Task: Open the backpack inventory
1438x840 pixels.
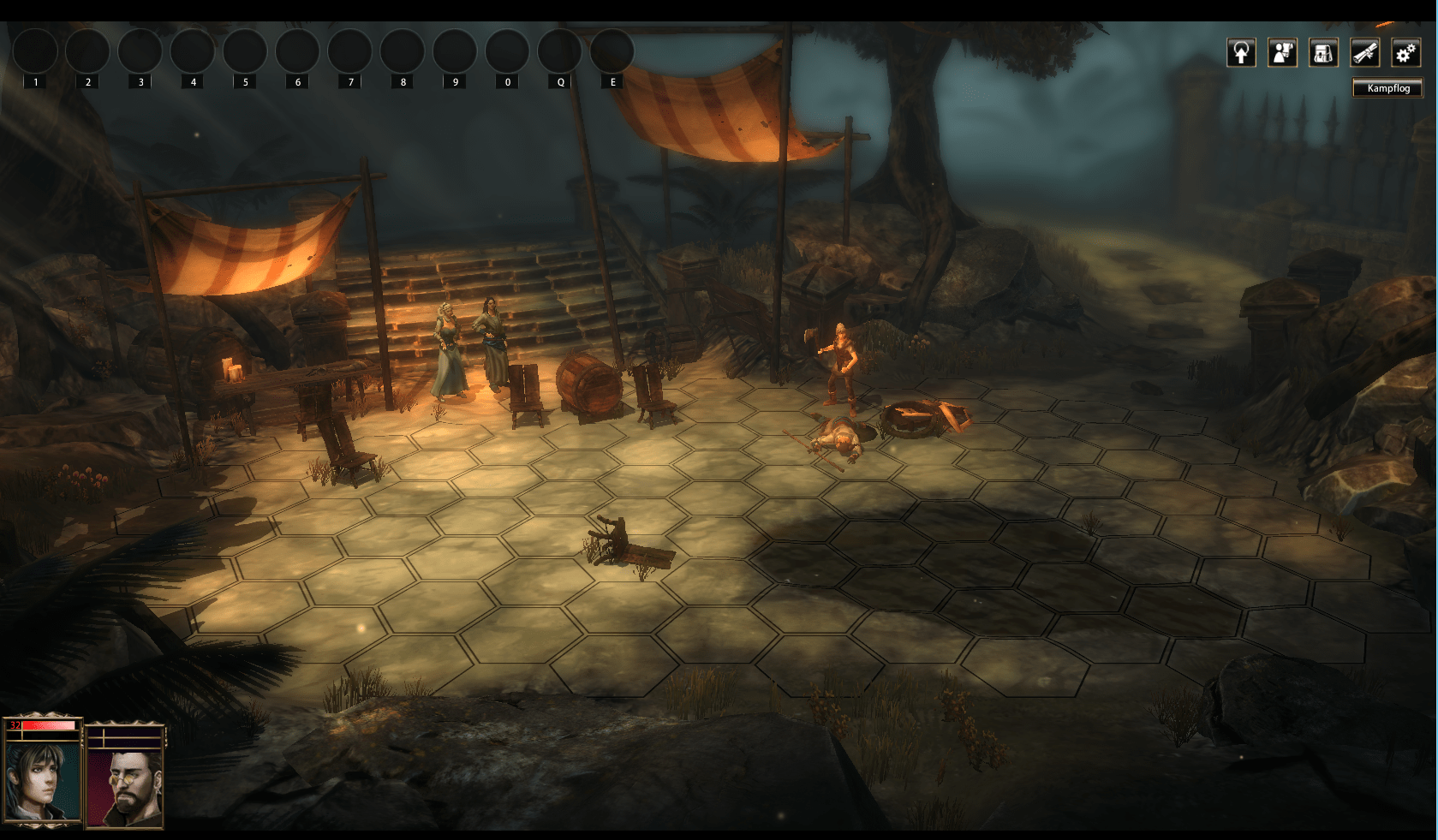Action: [x=1323, y=53]
